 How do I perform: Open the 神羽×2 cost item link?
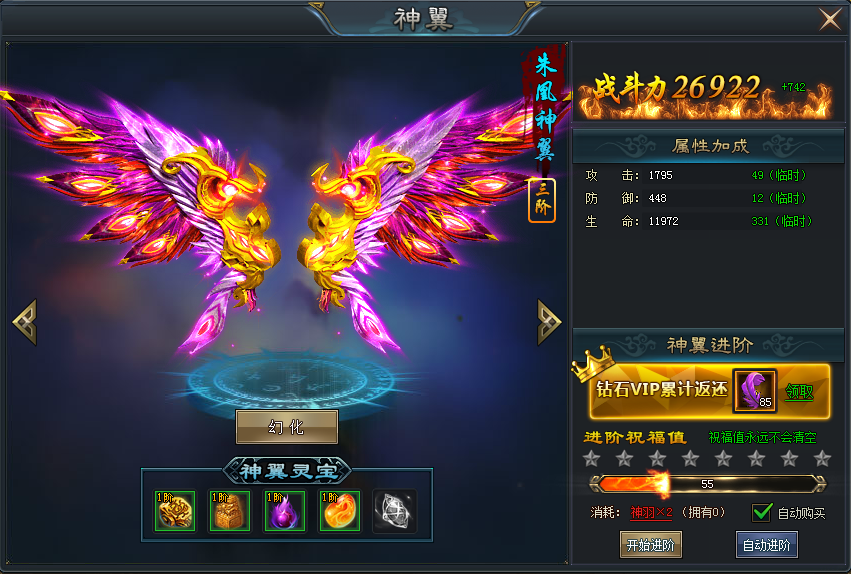coord(651,513)
